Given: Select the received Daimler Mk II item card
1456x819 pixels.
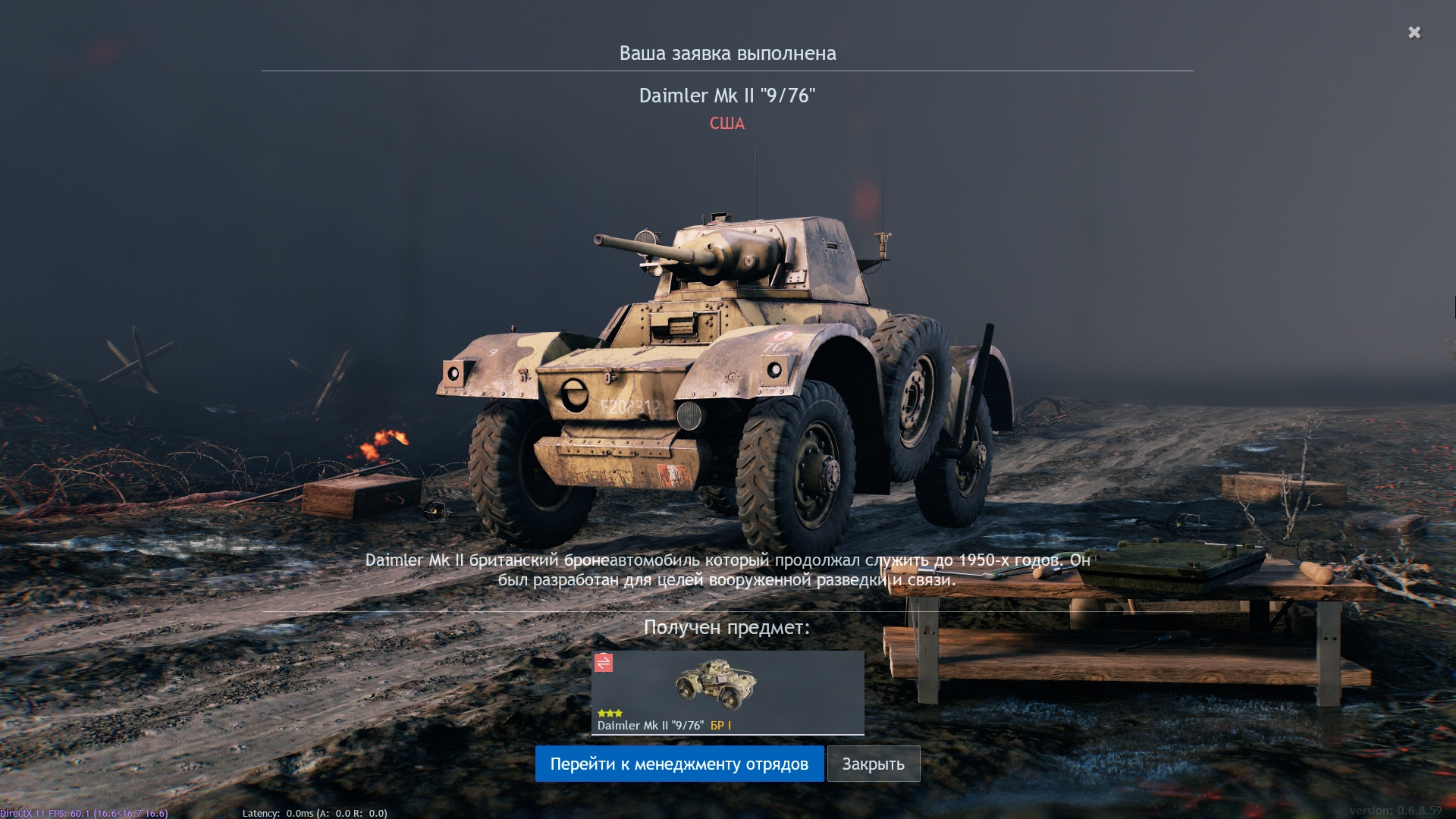Looking at the screenshot, I should click(727, 692).
